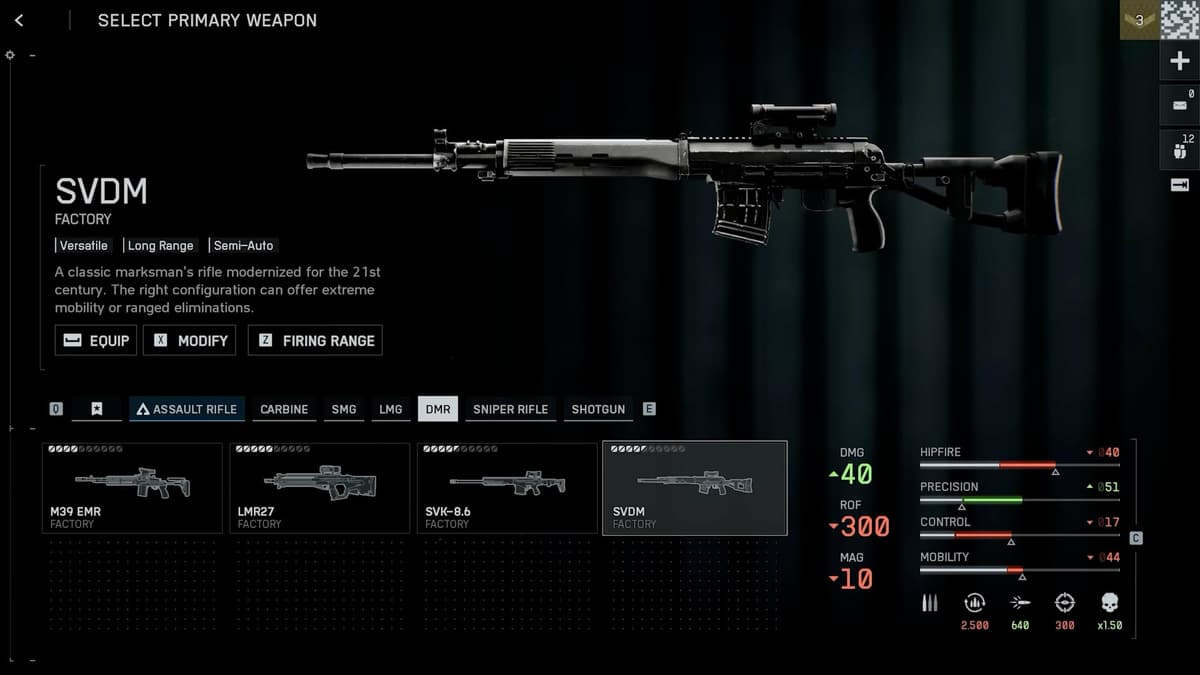Select the M39 EMR weapon tile

[x=132, y=488]
